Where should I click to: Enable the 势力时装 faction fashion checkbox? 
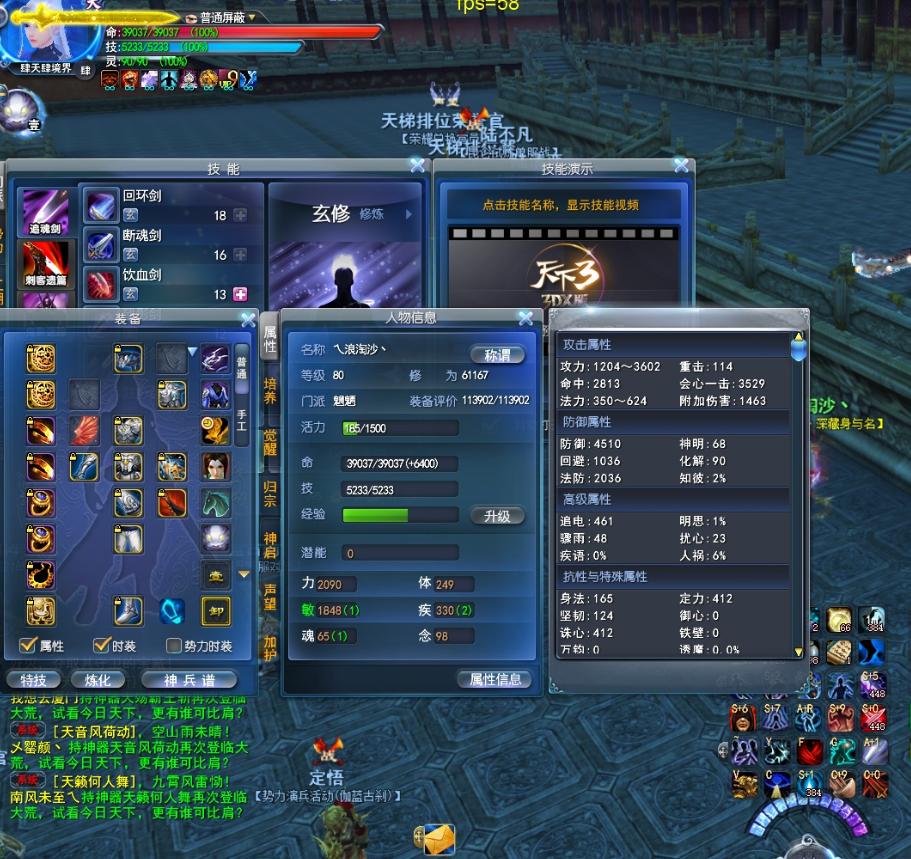(174, 646)
